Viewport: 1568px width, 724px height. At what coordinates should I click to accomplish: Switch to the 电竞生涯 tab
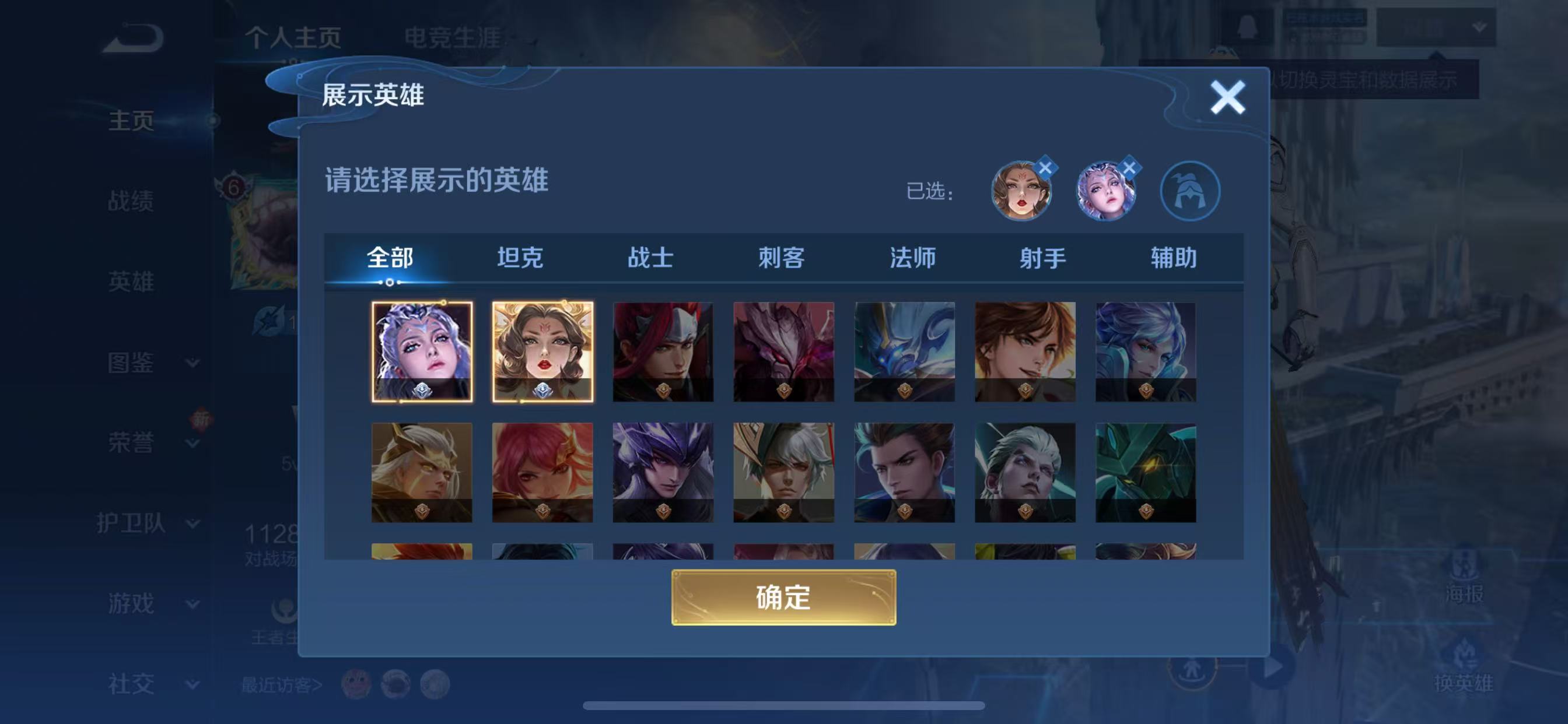click(x=454, y=37)
